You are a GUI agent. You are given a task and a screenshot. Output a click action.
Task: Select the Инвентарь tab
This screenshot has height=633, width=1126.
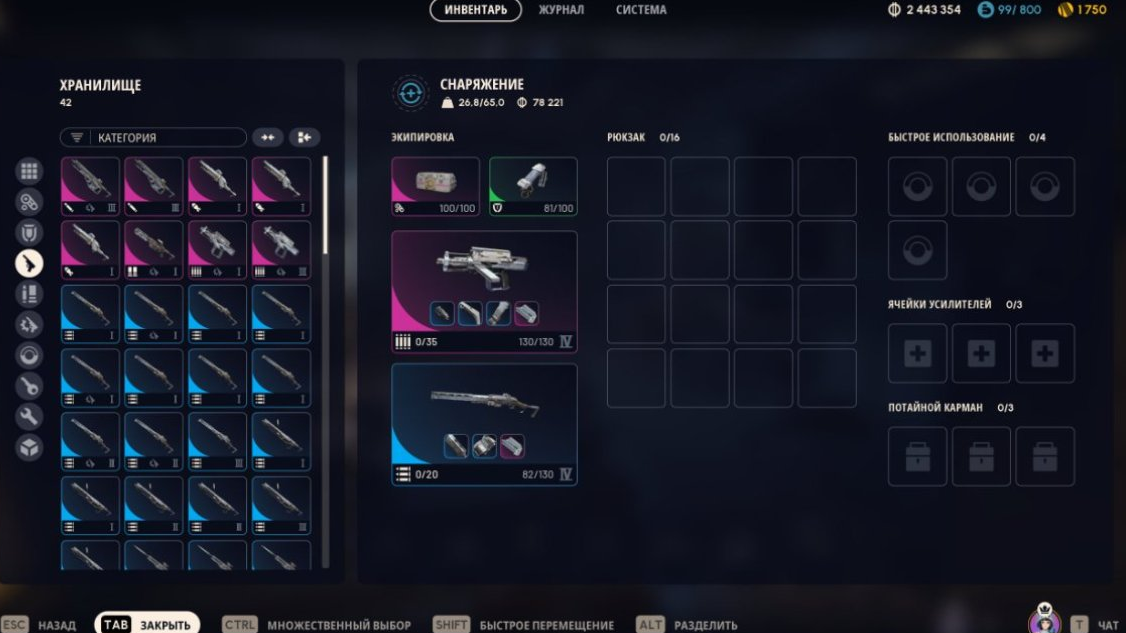476,10
